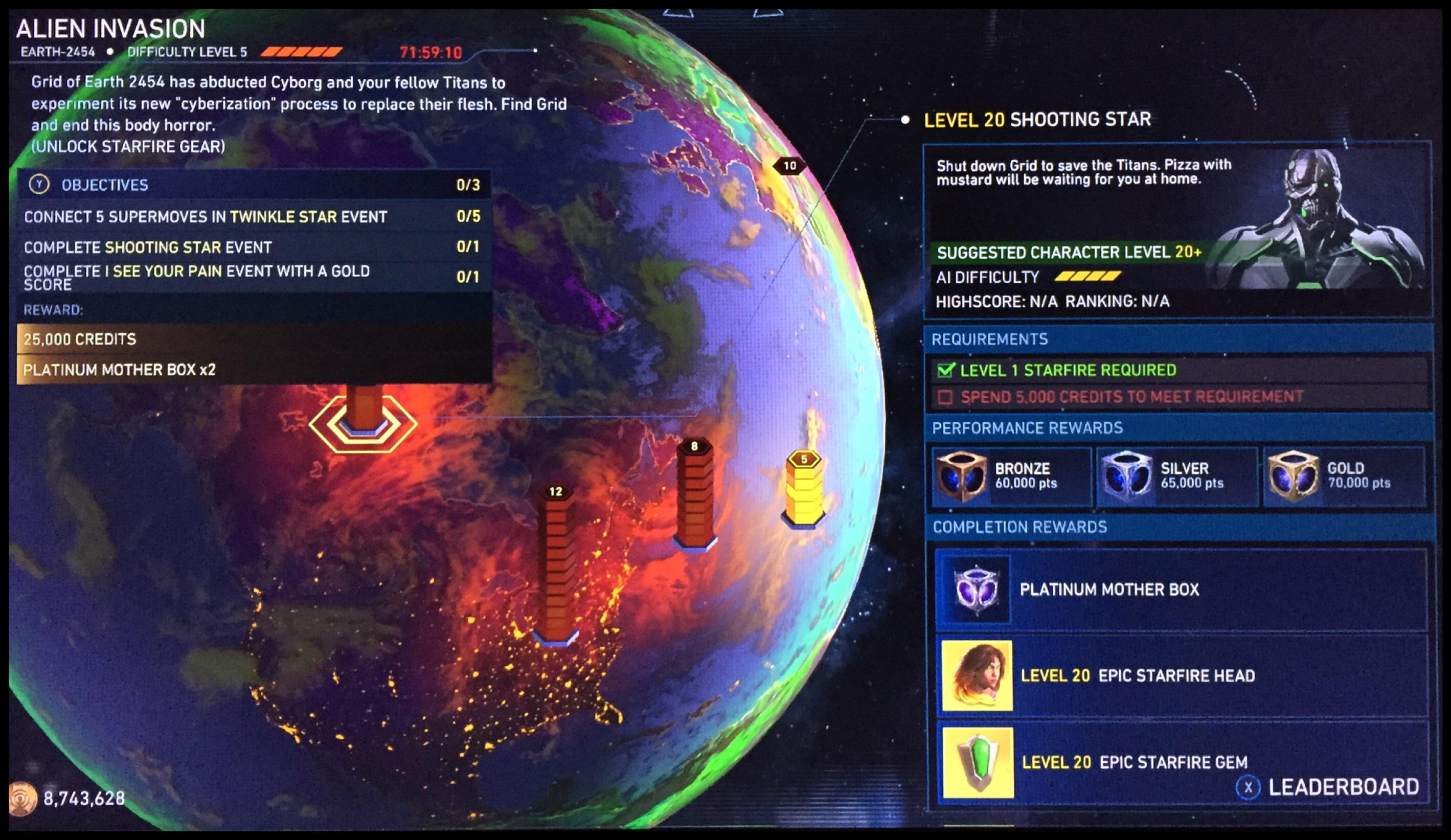Check the Spend 5,000 credits requirement box
The width and height of the screenshot is (1451, 840).
947,397
